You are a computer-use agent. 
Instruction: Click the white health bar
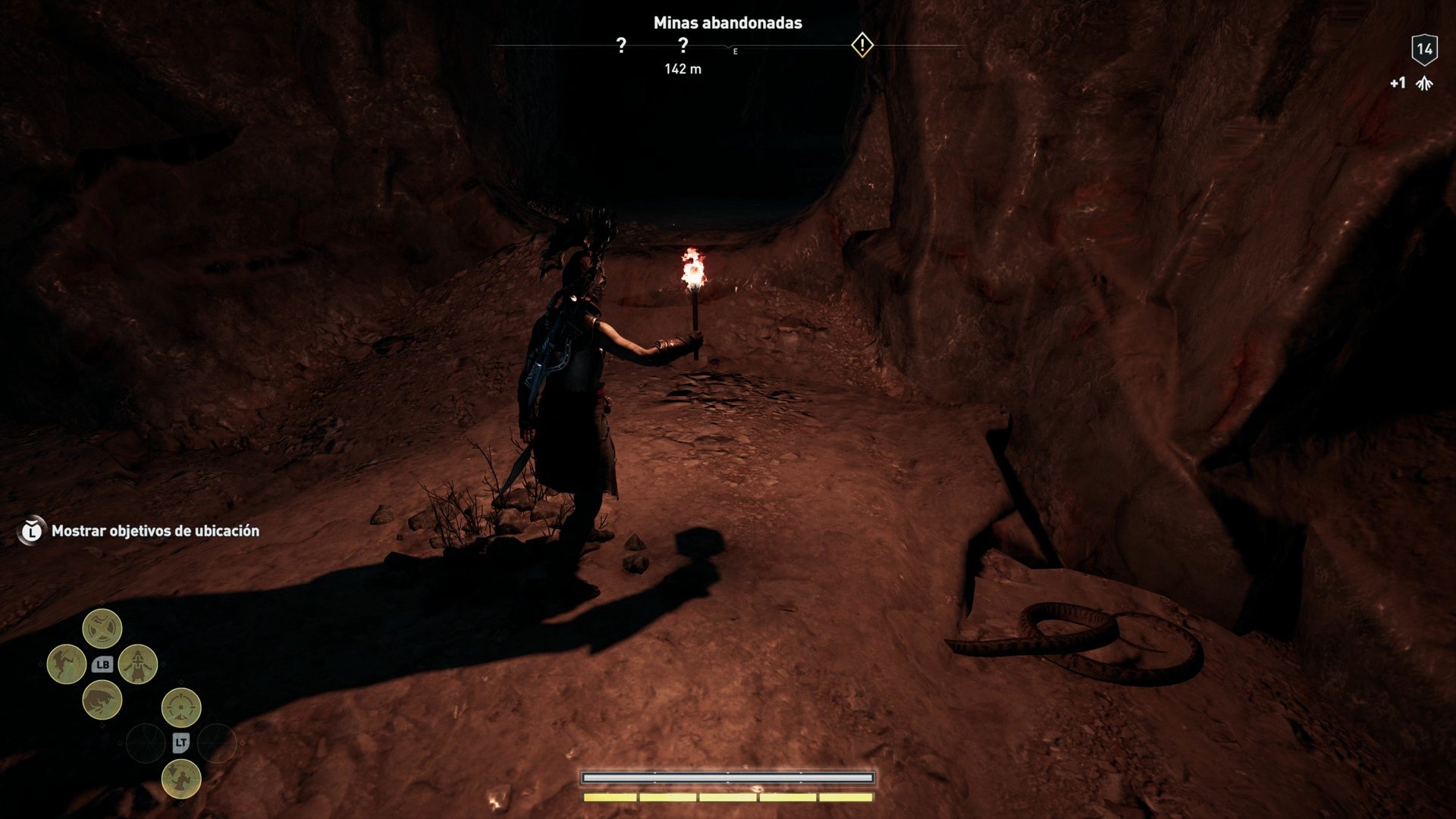726,777
